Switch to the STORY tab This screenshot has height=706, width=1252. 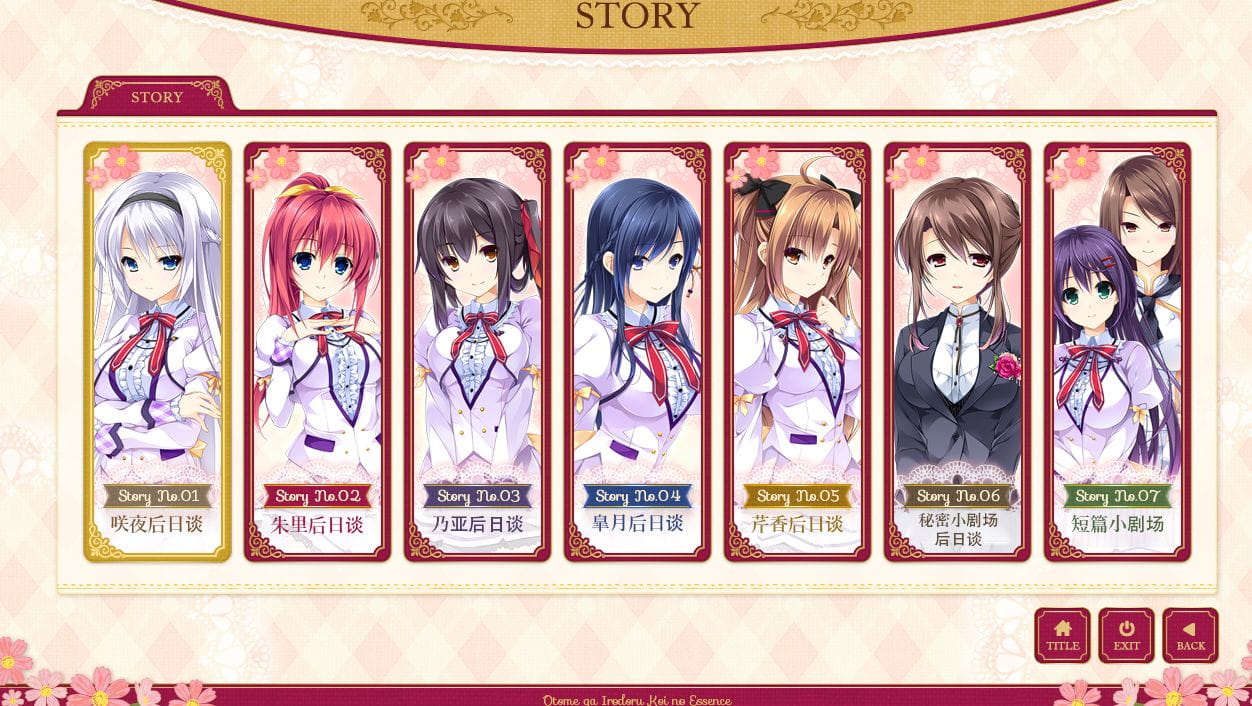tap(157, 97)
